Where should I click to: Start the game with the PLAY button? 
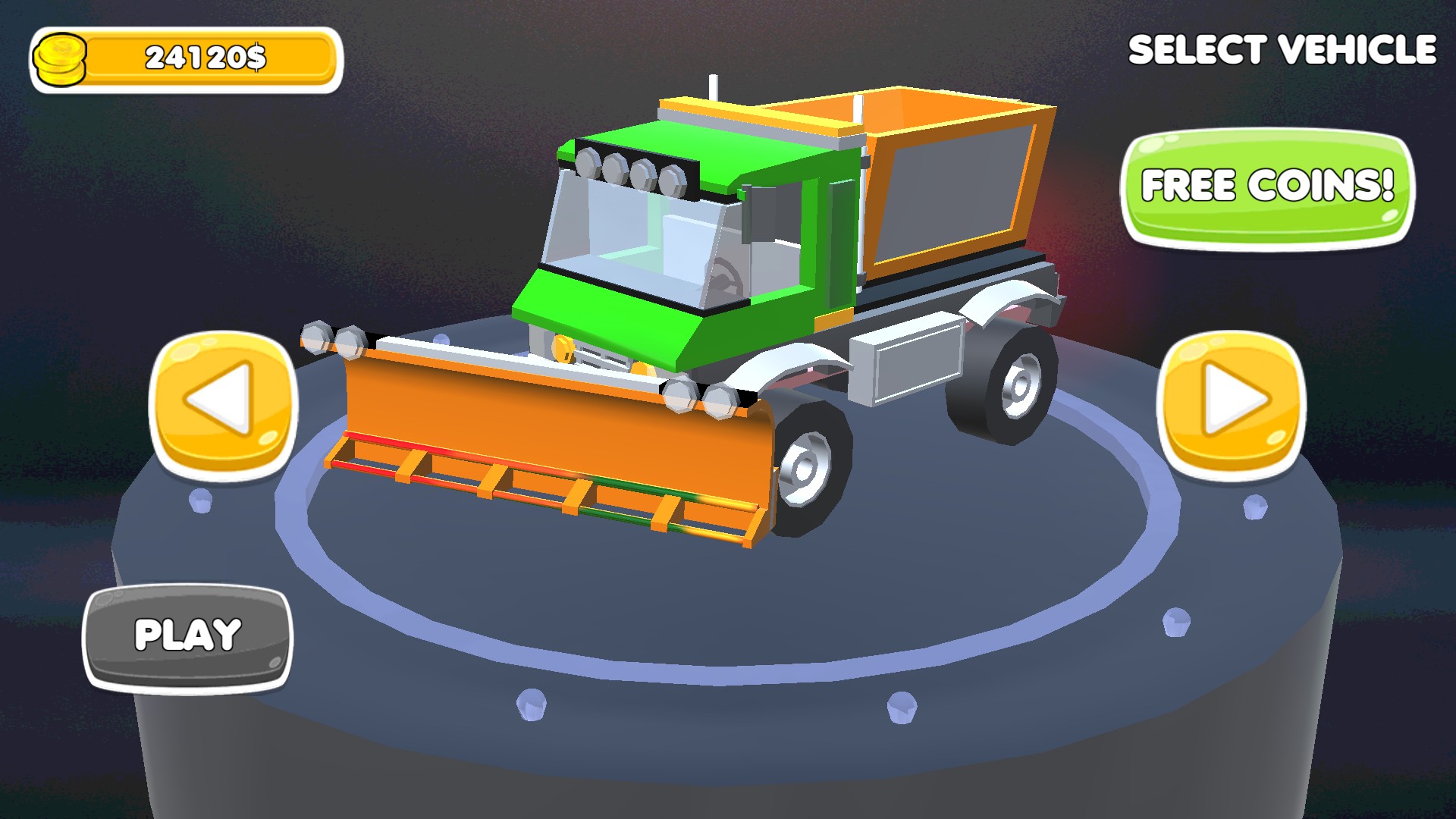pos(187,636)
